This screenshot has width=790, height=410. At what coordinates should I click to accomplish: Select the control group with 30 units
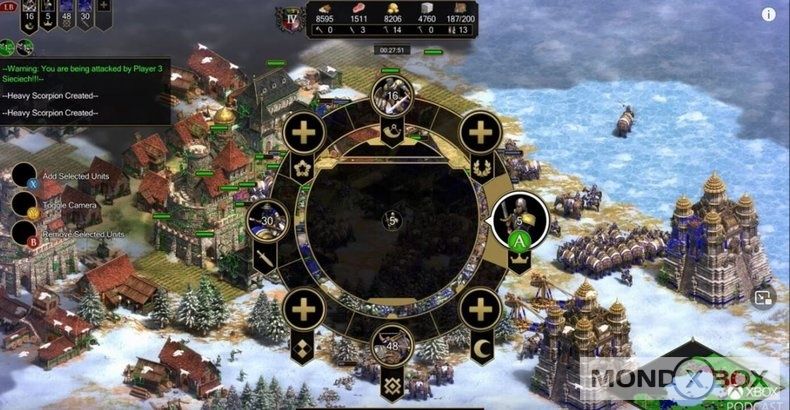coord(267,222)
